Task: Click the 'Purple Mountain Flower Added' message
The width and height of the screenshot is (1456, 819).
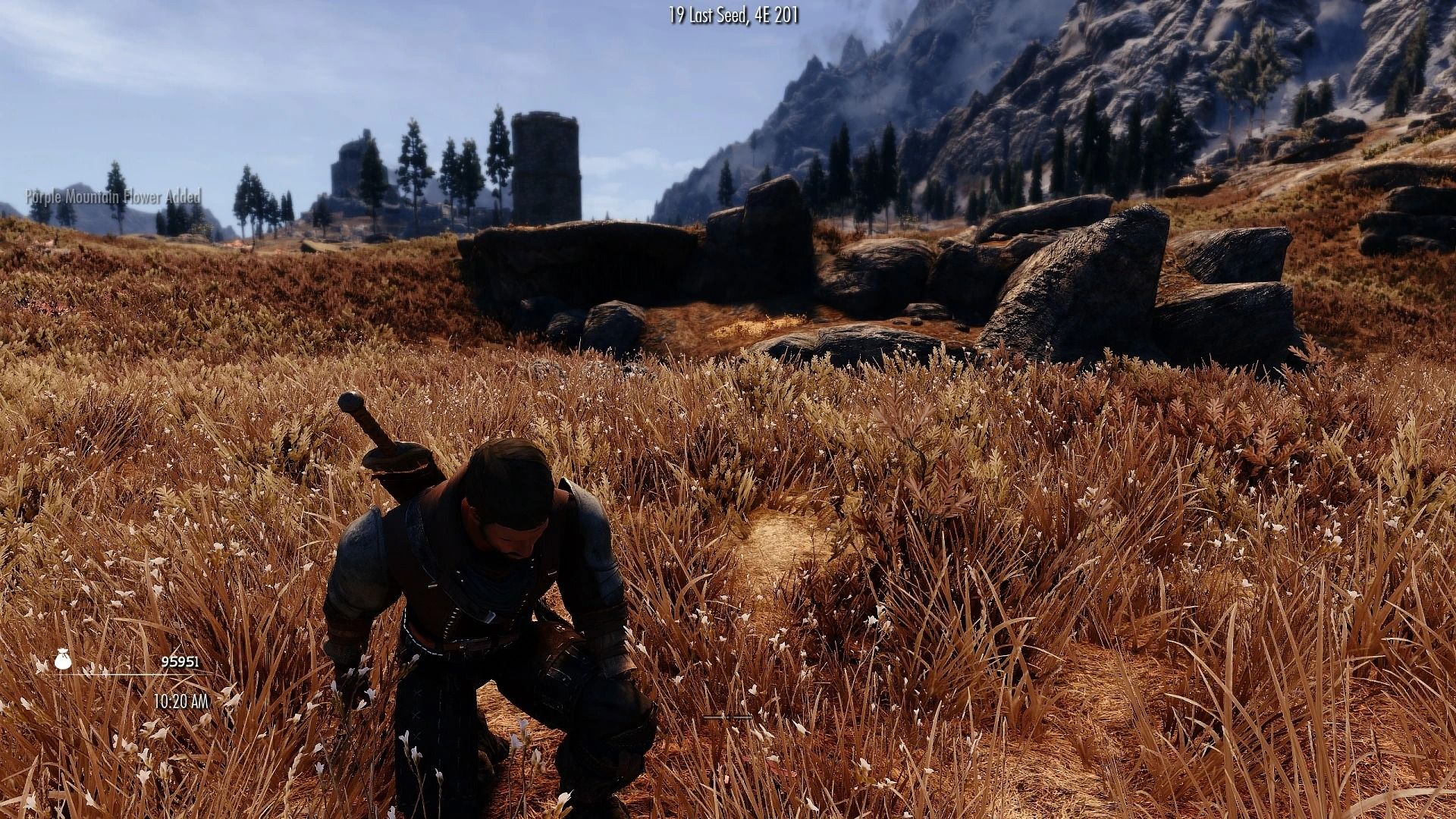Action: (112, 197)
